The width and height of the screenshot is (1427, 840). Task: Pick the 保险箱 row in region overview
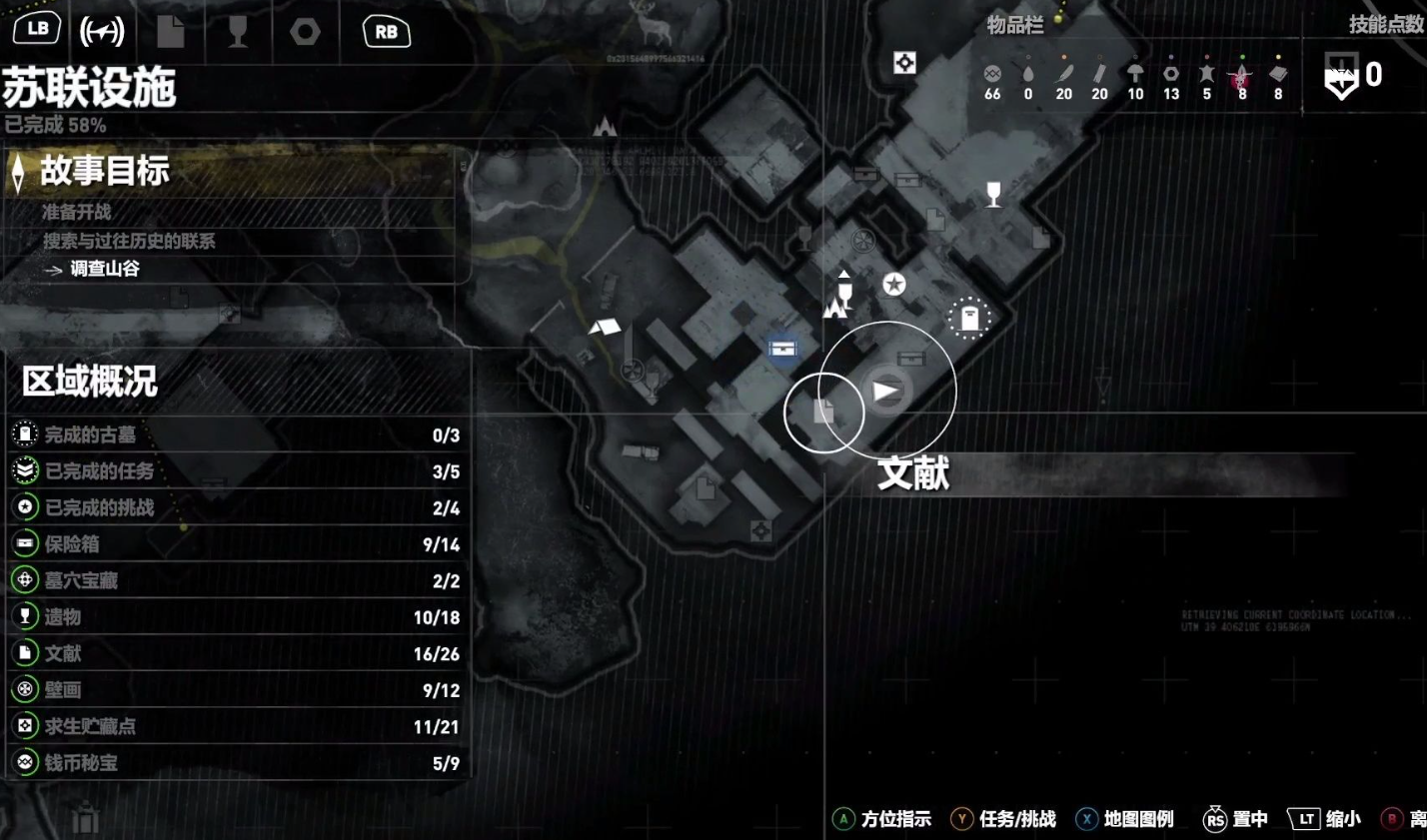pyautogui.click(x=236, y=544)
